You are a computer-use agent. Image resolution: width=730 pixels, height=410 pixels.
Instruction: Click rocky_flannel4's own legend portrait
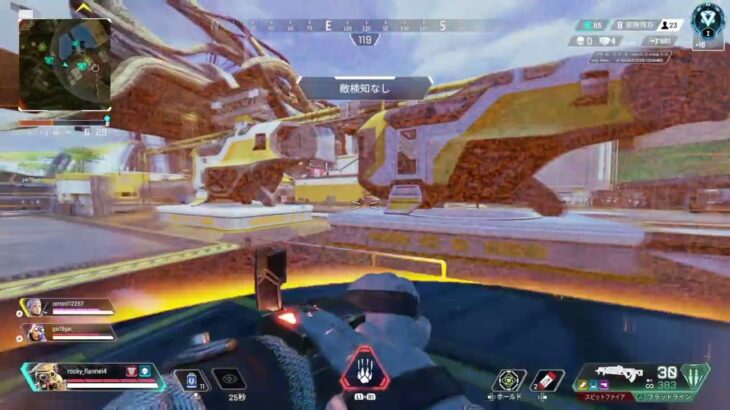[x=43, y=376]
